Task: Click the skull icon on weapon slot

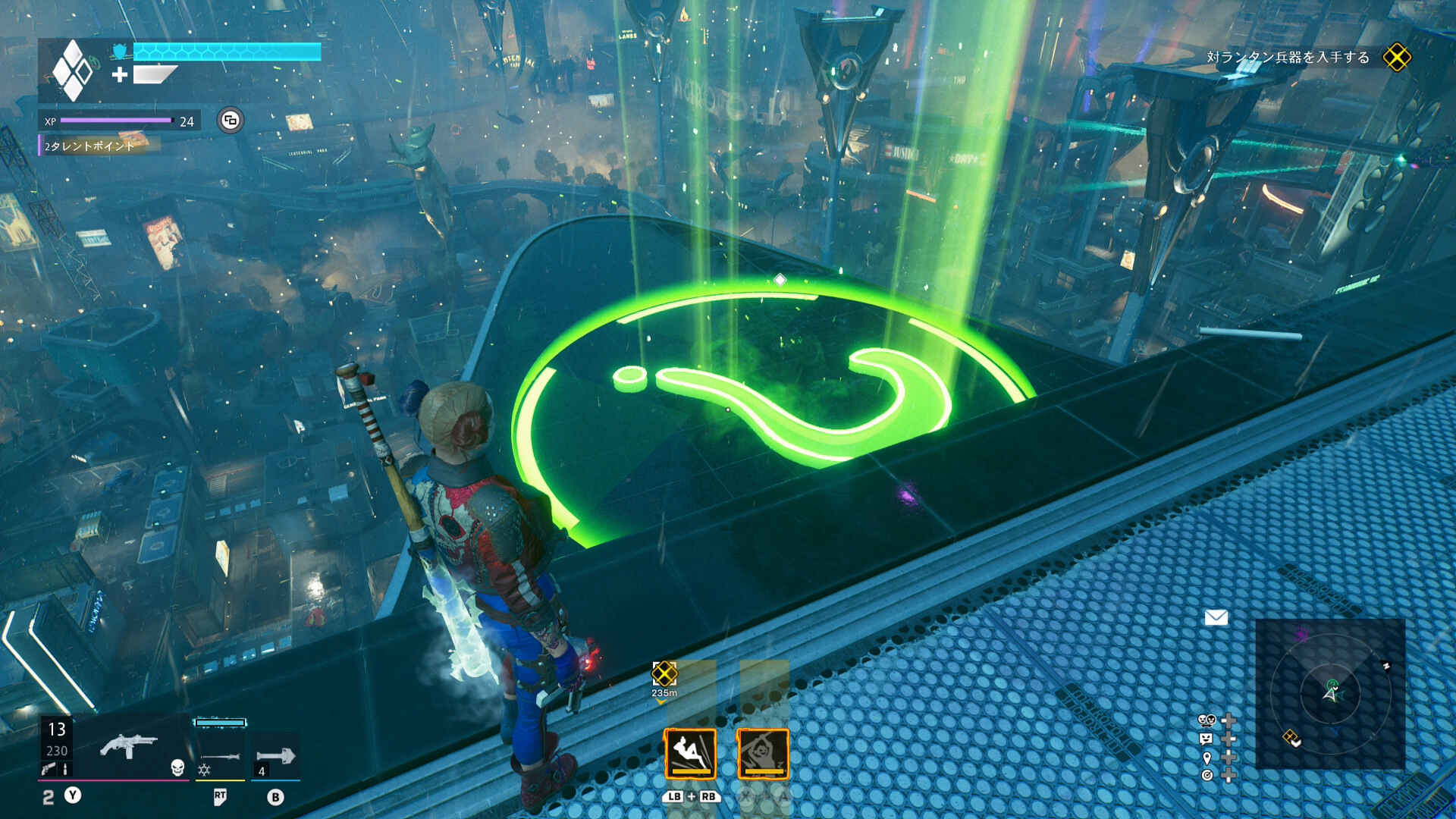Action: [177, 767]
